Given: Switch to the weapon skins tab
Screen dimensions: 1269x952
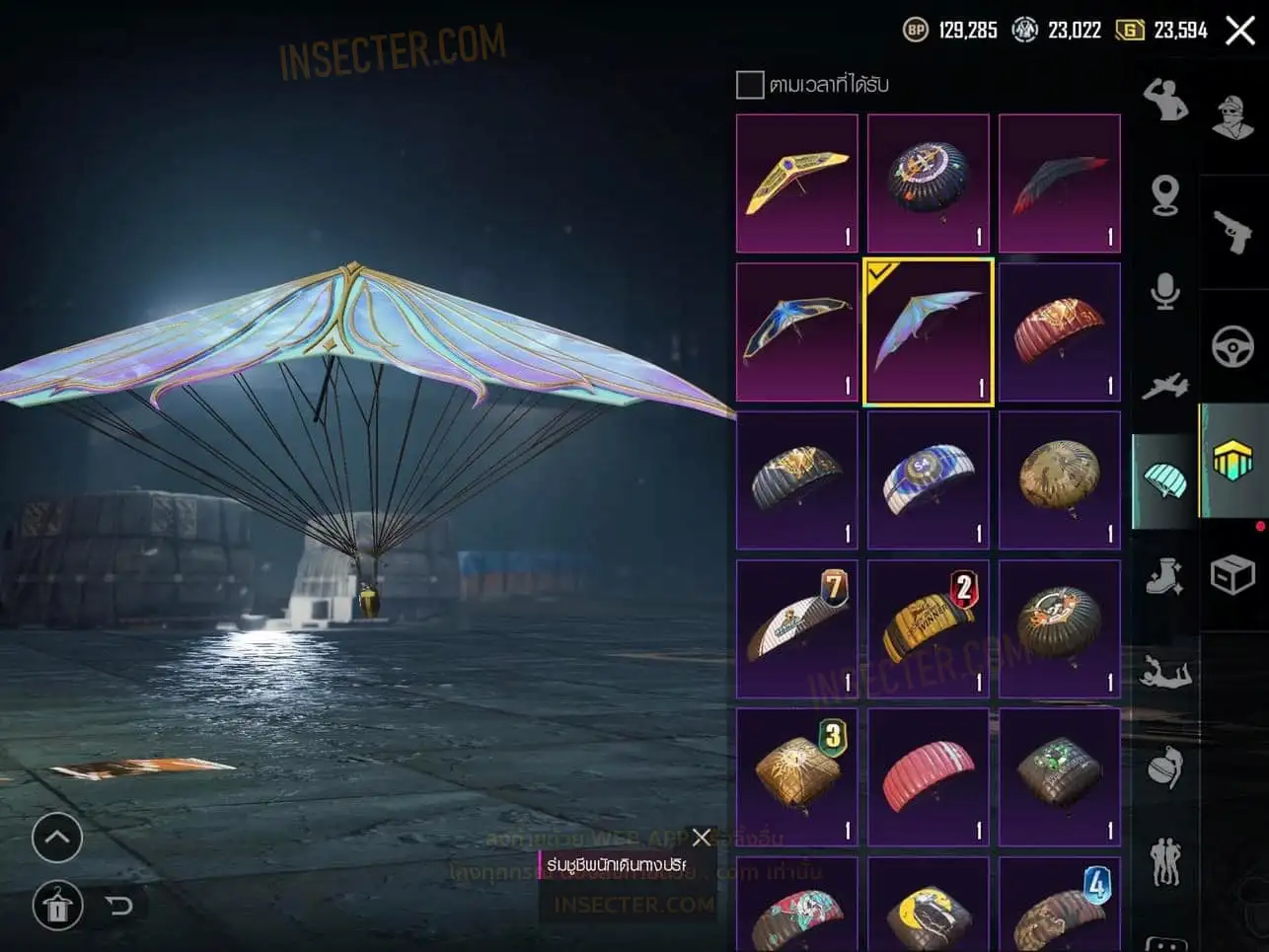Looking at the screenshot, I should 1232,232.
